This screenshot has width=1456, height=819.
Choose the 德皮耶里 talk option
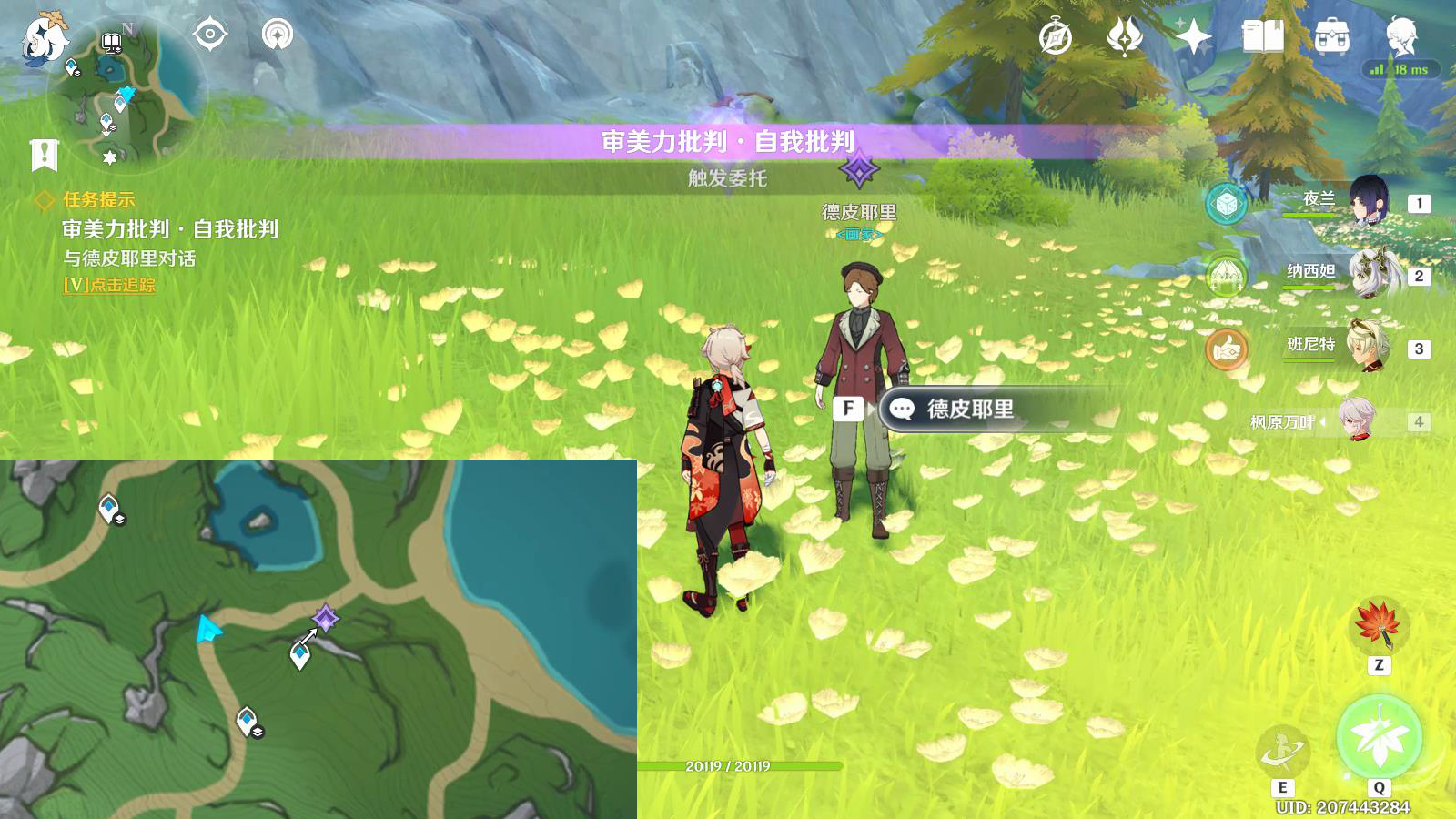tap(969, 409)
